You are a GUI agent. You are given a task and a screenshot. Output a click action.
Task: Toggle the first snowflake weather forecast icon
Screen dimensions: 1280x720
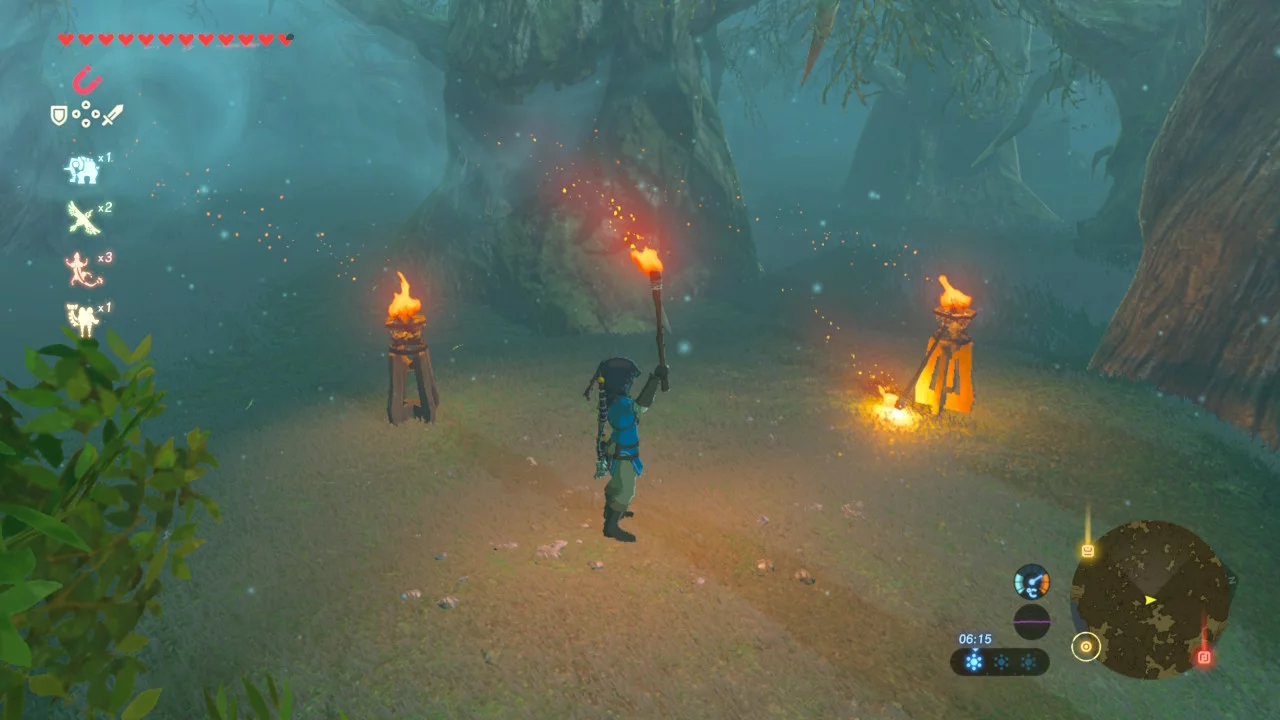click(975, 659)
